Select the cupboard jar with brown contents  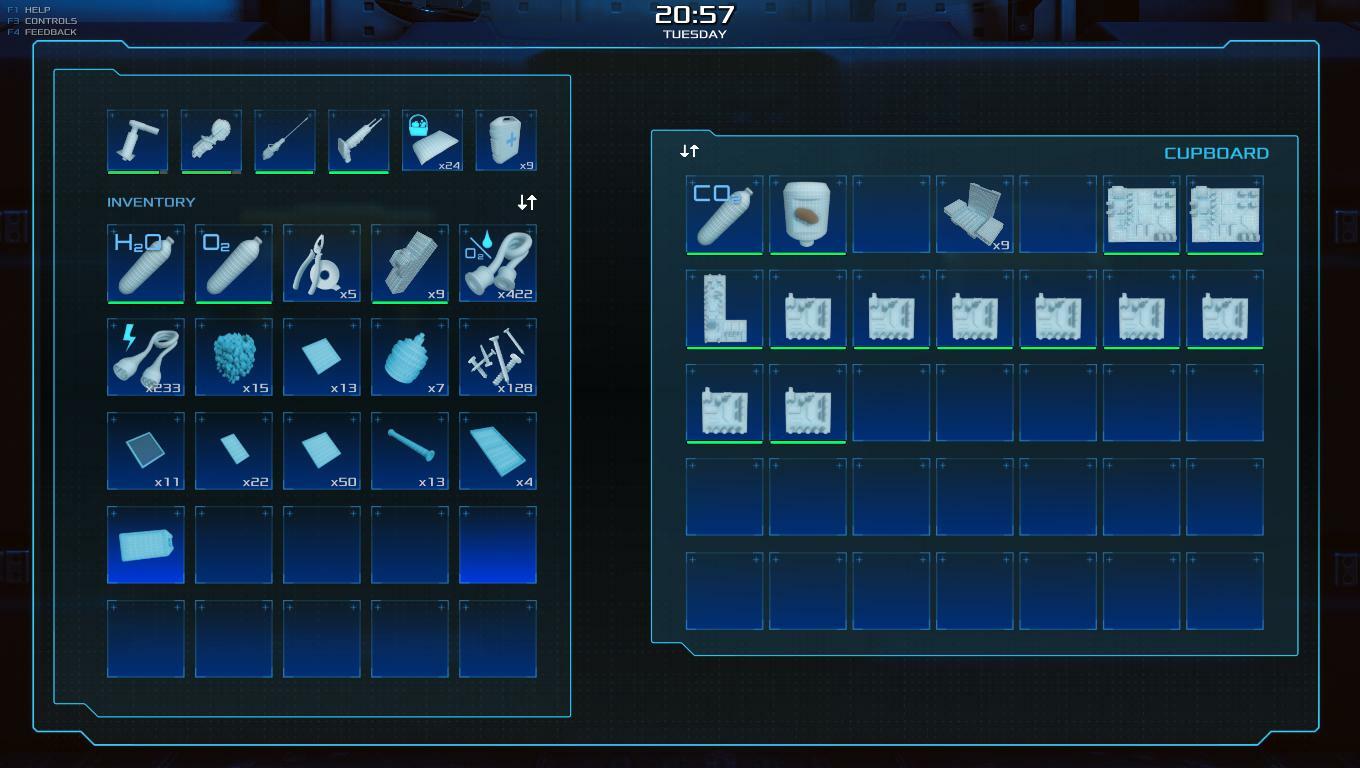pyautogui.click(x=808, y=214)
